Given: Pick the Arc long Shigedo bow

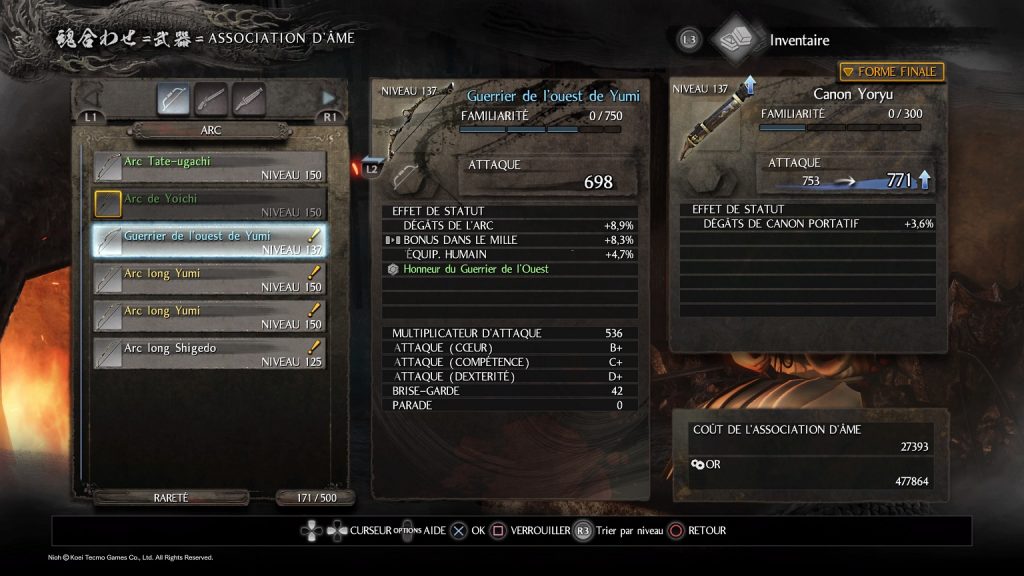Looking at the screenshot, I should click(x=210, y=353).
